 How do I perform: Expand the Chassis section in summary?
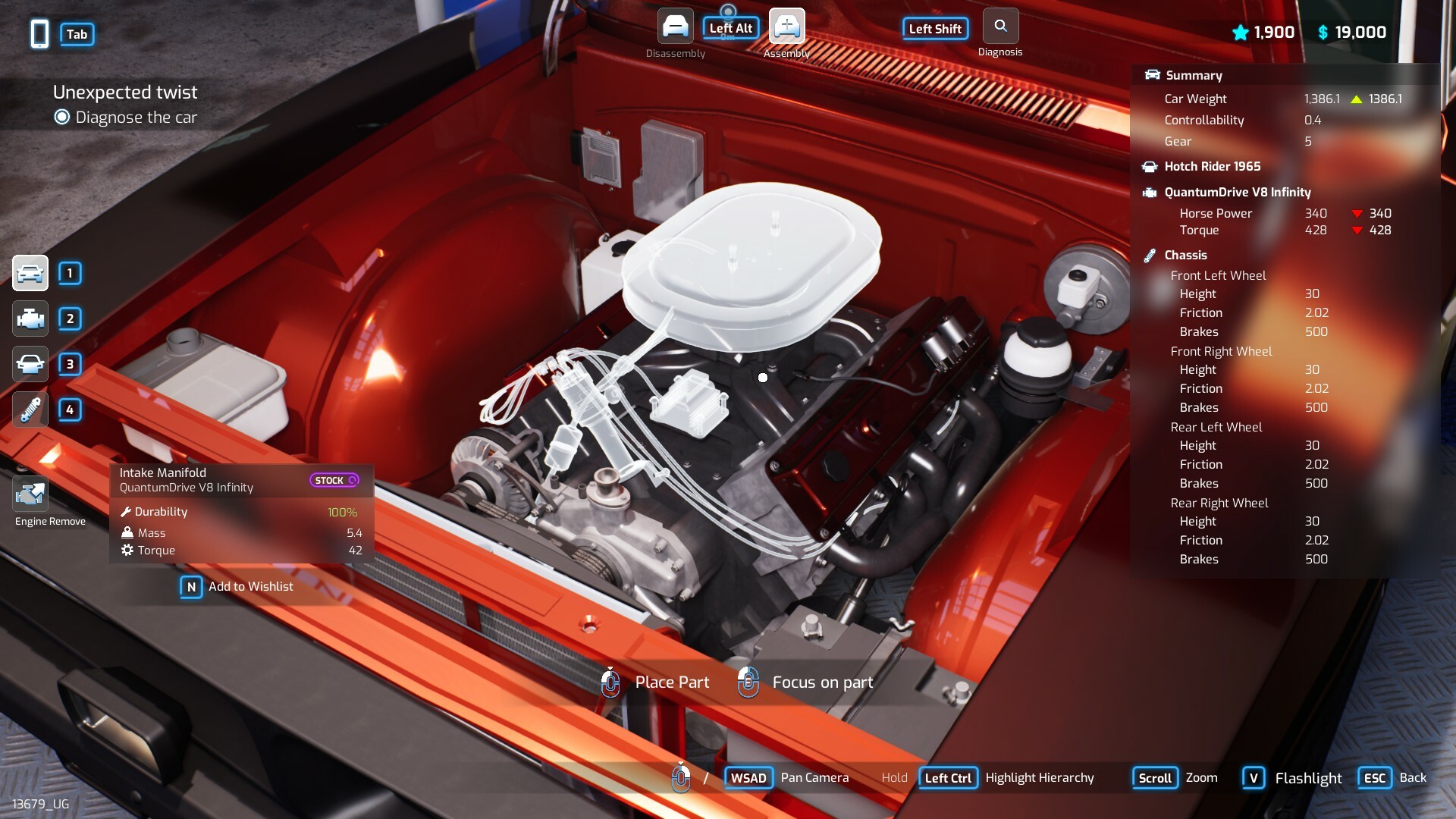tap(1185, 256)
